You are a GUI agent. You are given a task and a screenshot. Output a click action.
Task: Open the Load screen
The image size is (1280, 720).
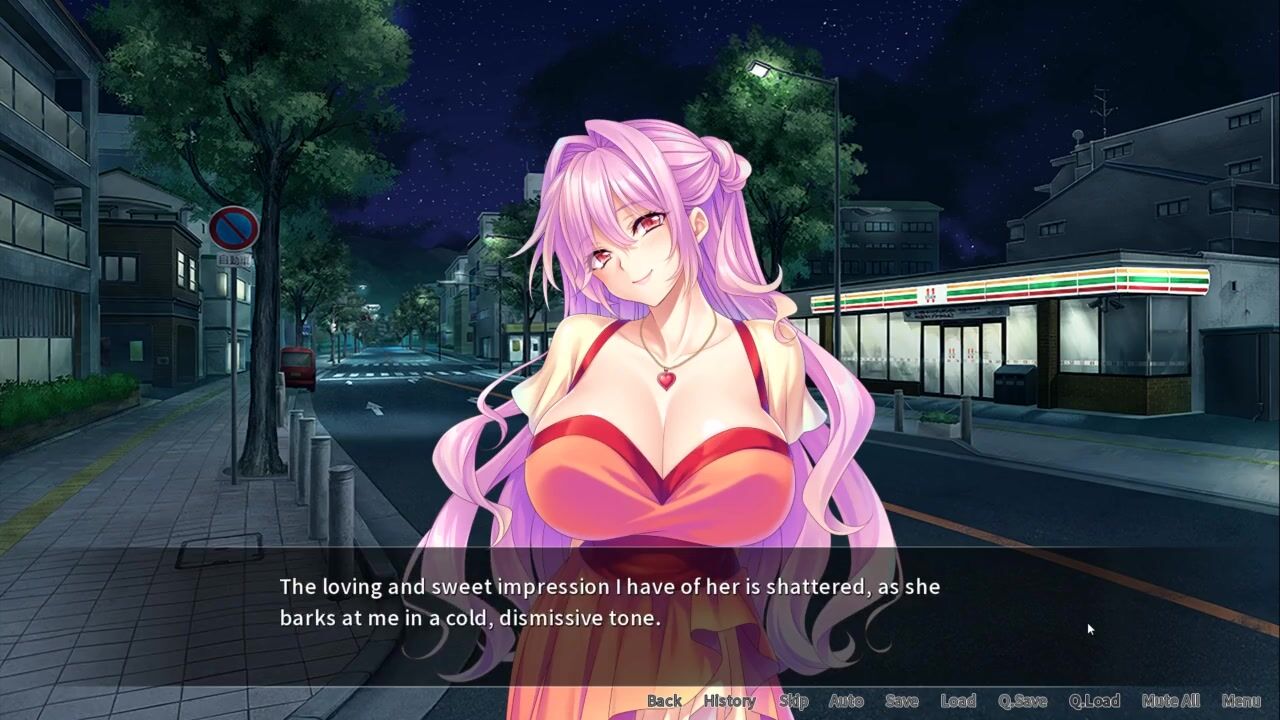pos(958,701)
